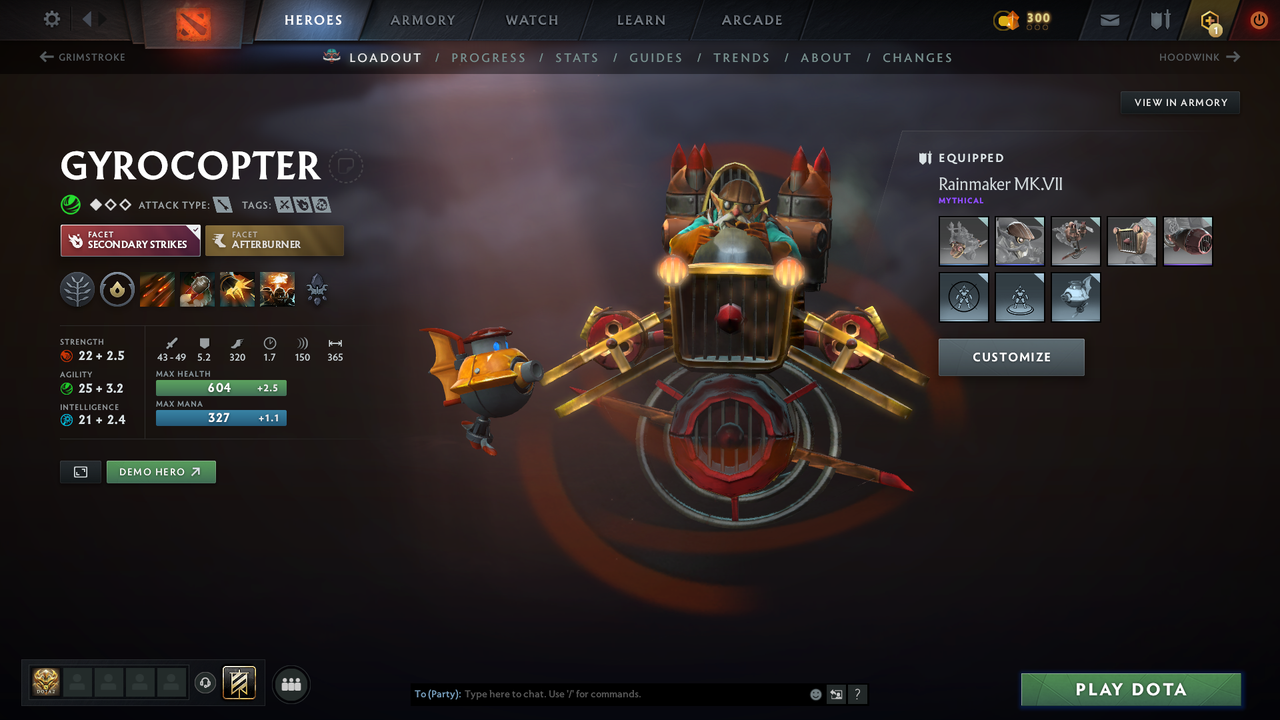
Task: Open the mail notifications icon
Action: (x=1108, y=20)
